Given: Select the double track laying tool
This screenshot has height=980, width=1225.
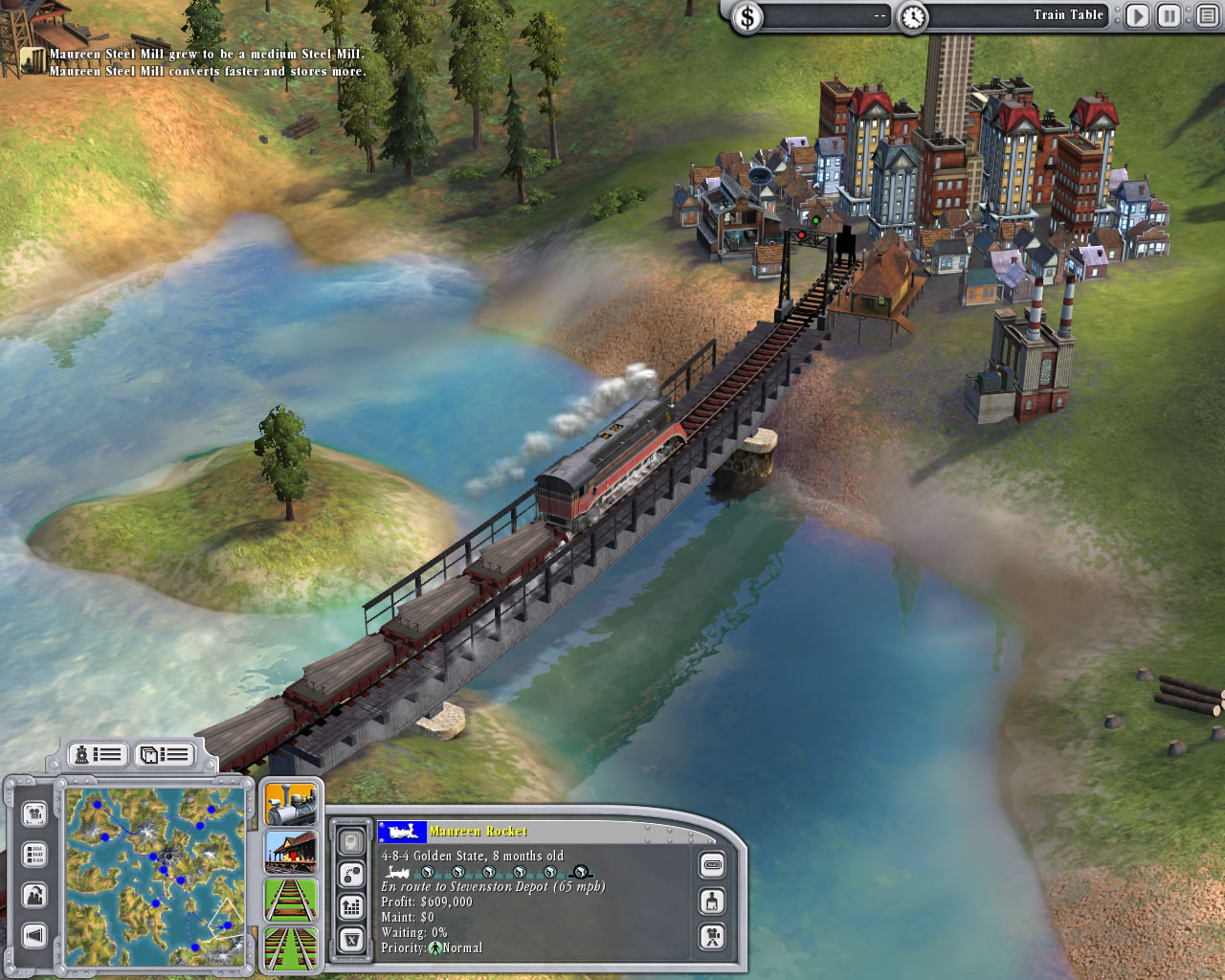Looking at the screenshot, I should (x=292, y=947).
